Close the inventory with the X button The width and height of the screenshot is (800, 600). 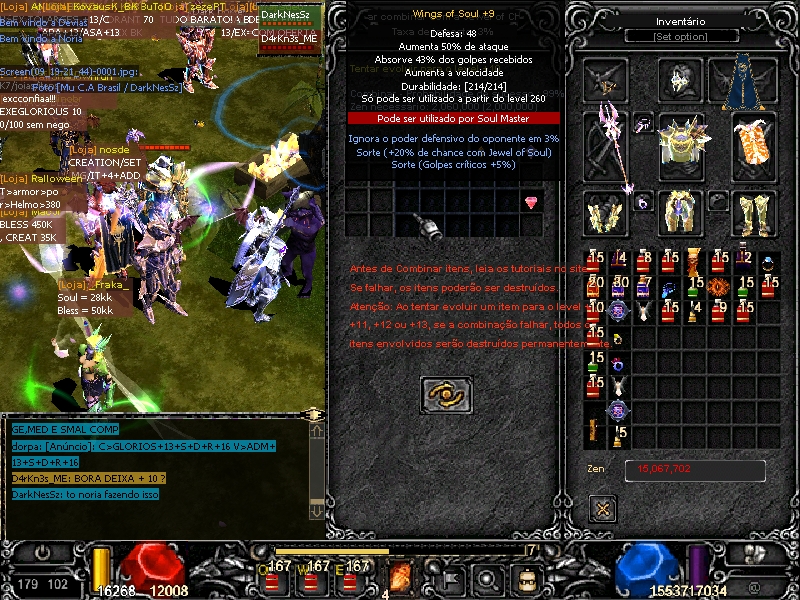pos(603,509)
